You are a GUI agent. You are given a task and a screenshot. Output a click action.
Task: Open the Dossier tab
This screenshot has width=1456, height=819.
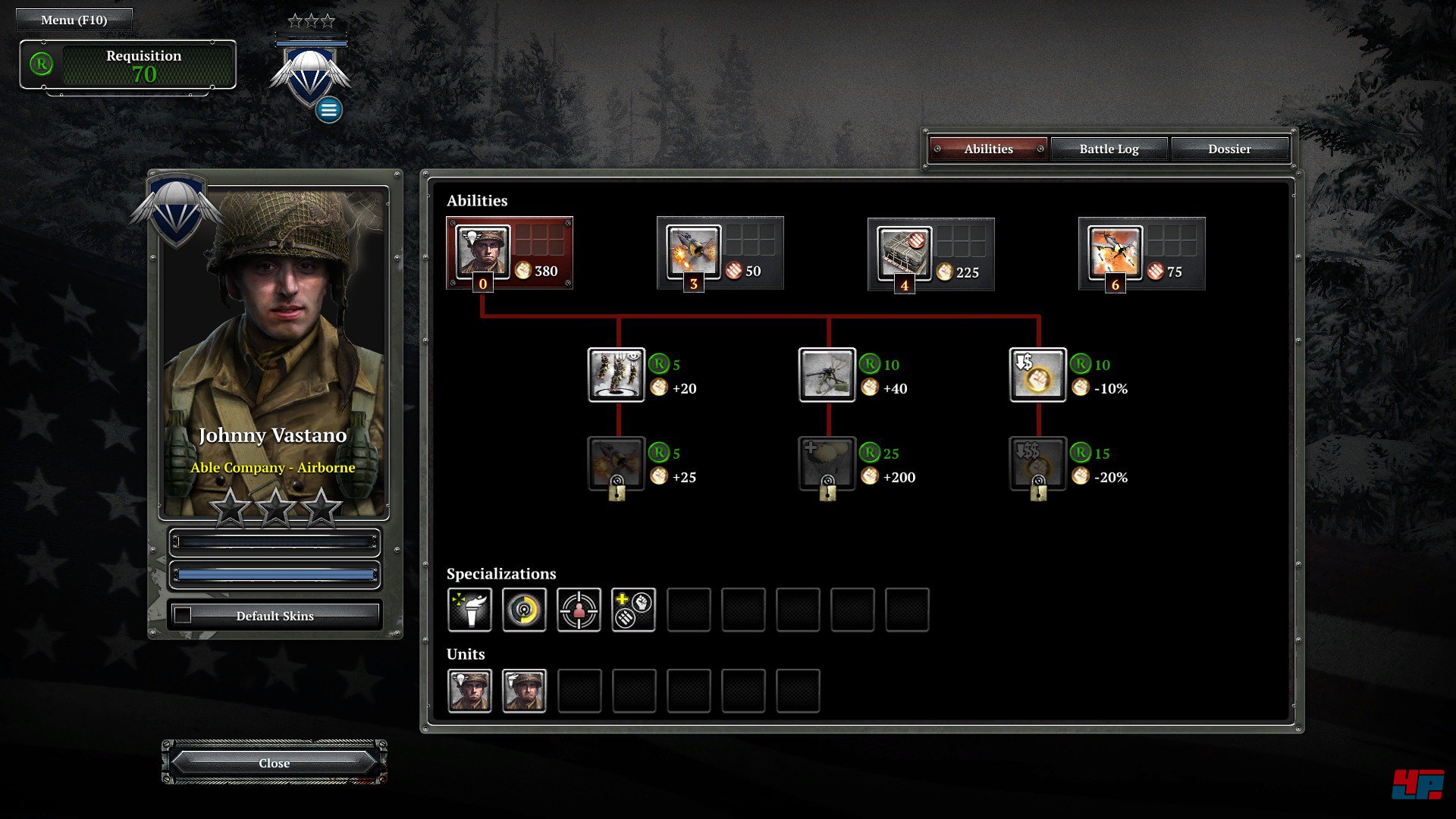(x=1229, y=149)
